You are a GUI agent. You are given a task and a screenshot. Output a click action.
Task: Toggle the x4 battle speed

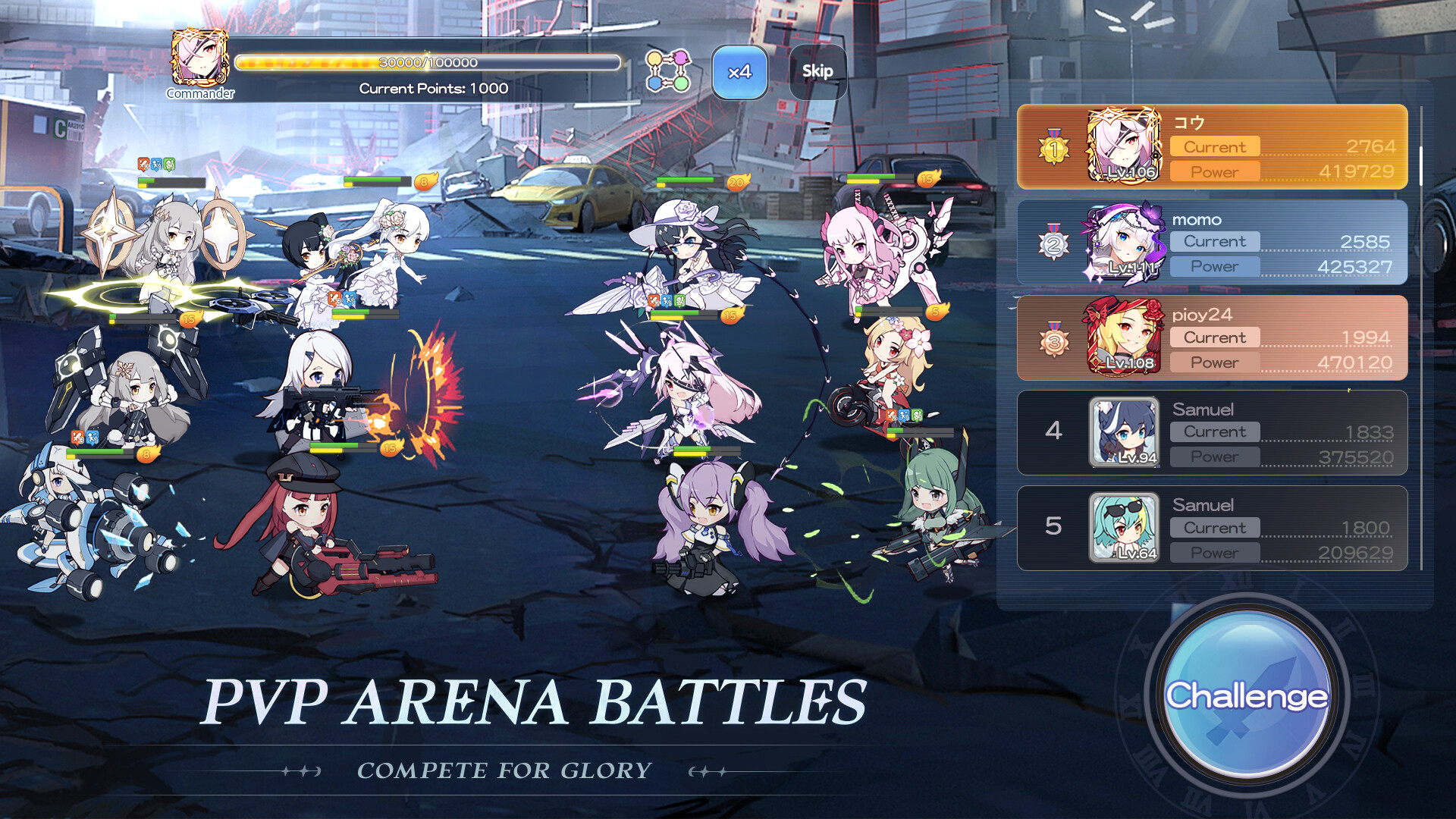[739, 72]
